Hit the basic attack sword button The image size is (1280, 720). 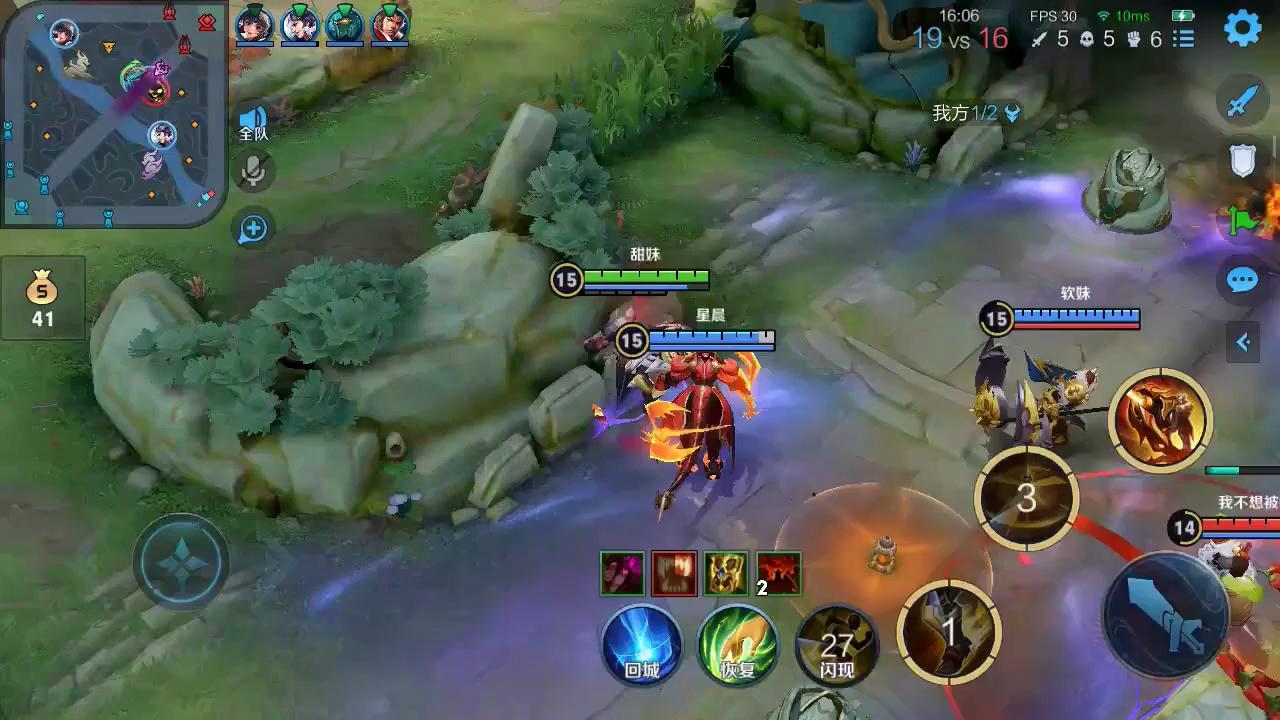[x=1166, y=614]
